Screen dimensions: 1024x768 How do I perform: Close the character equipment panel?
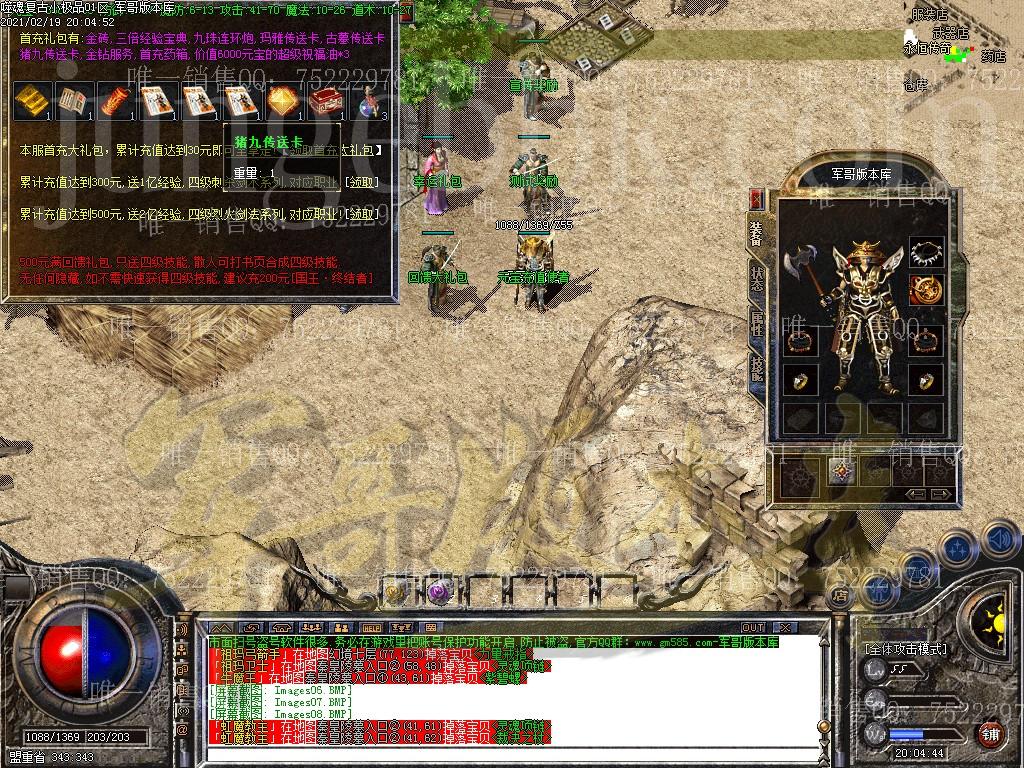coord(756,198)
